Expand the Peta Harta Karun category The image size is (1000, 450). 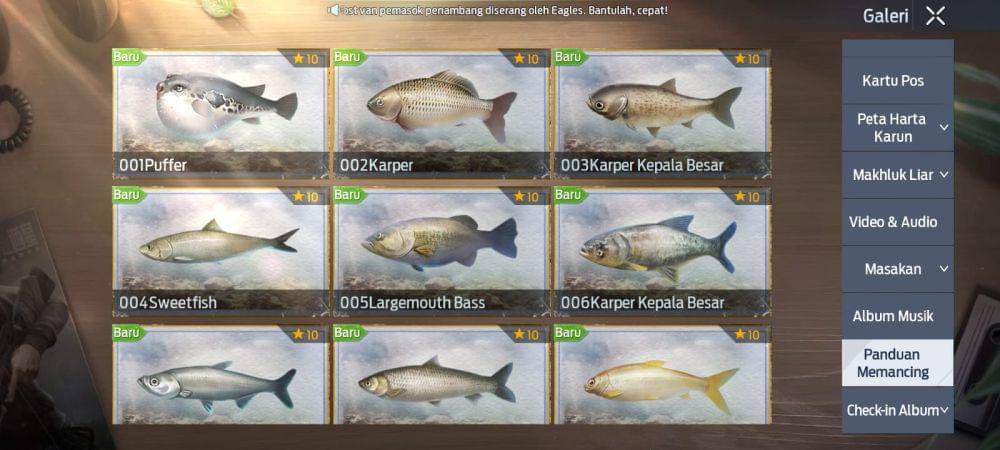[x=897, y=127]
